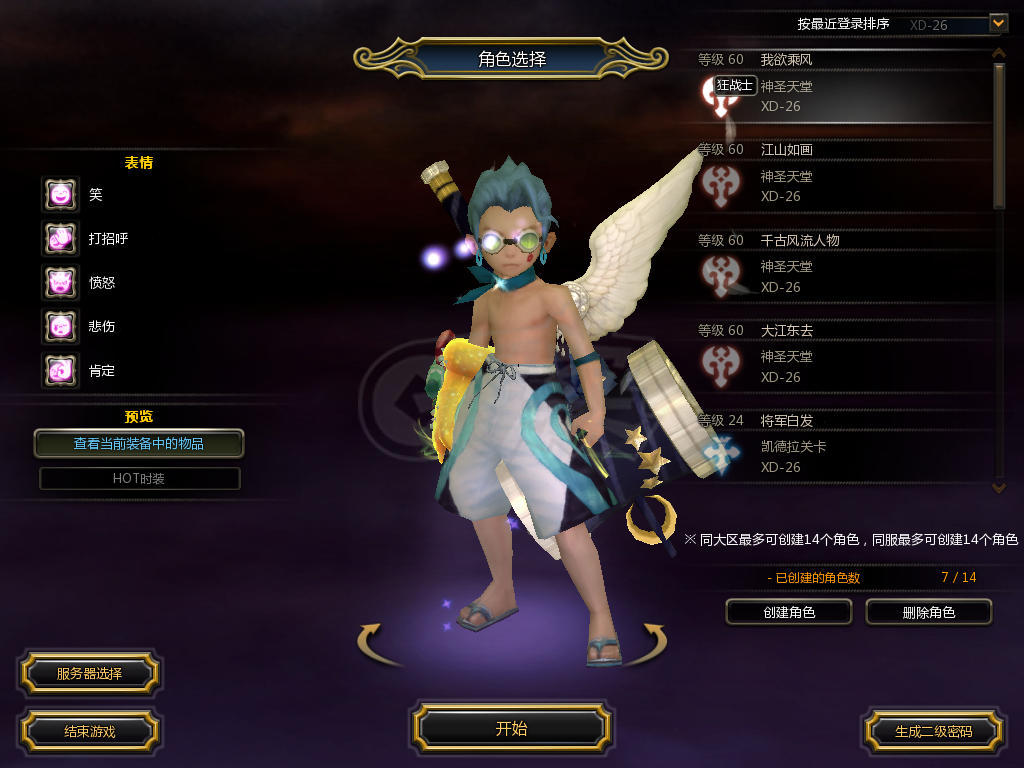The width and height of the screenshot is (1024, 768).
Task: Play the 笑 laugh emote icon
Action: click(x=60, y=194)
